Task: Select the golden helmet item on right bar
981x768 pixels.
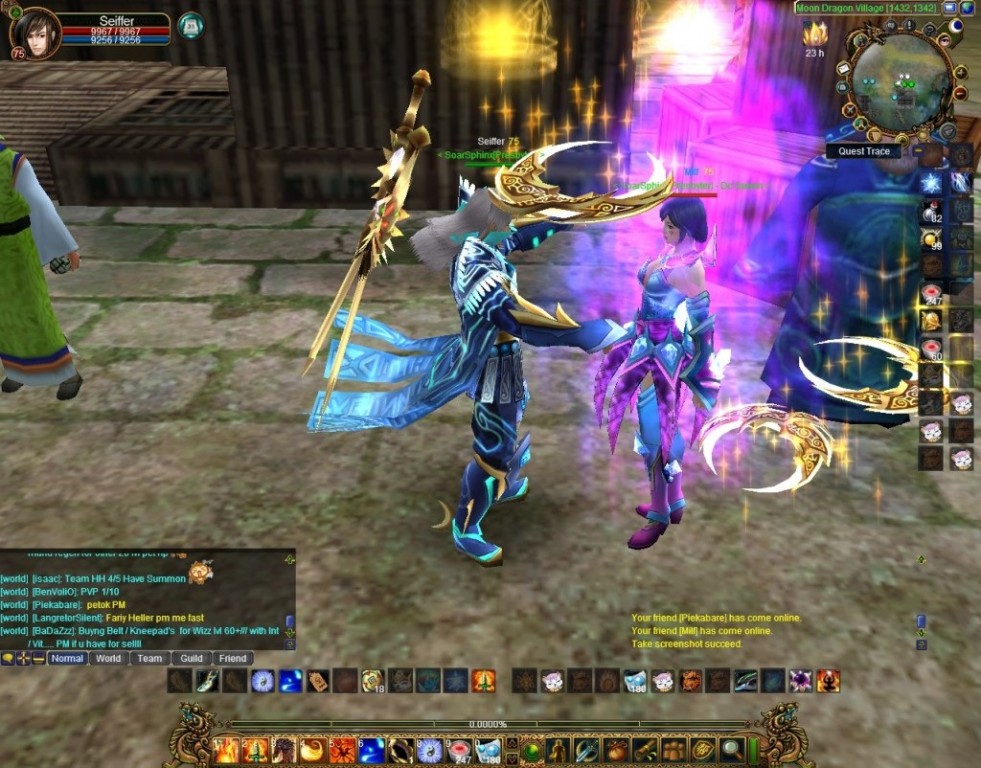Action: [931, 320]
